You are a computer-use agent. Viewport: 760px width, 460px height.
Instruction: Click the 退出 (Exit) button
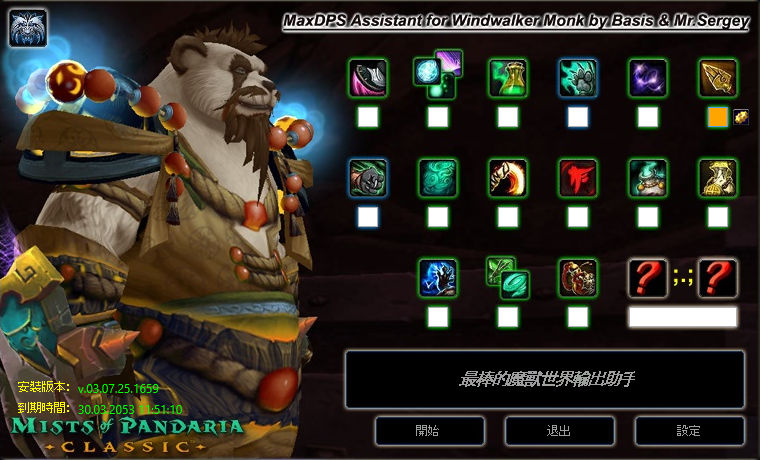click(x=559, y=431)
